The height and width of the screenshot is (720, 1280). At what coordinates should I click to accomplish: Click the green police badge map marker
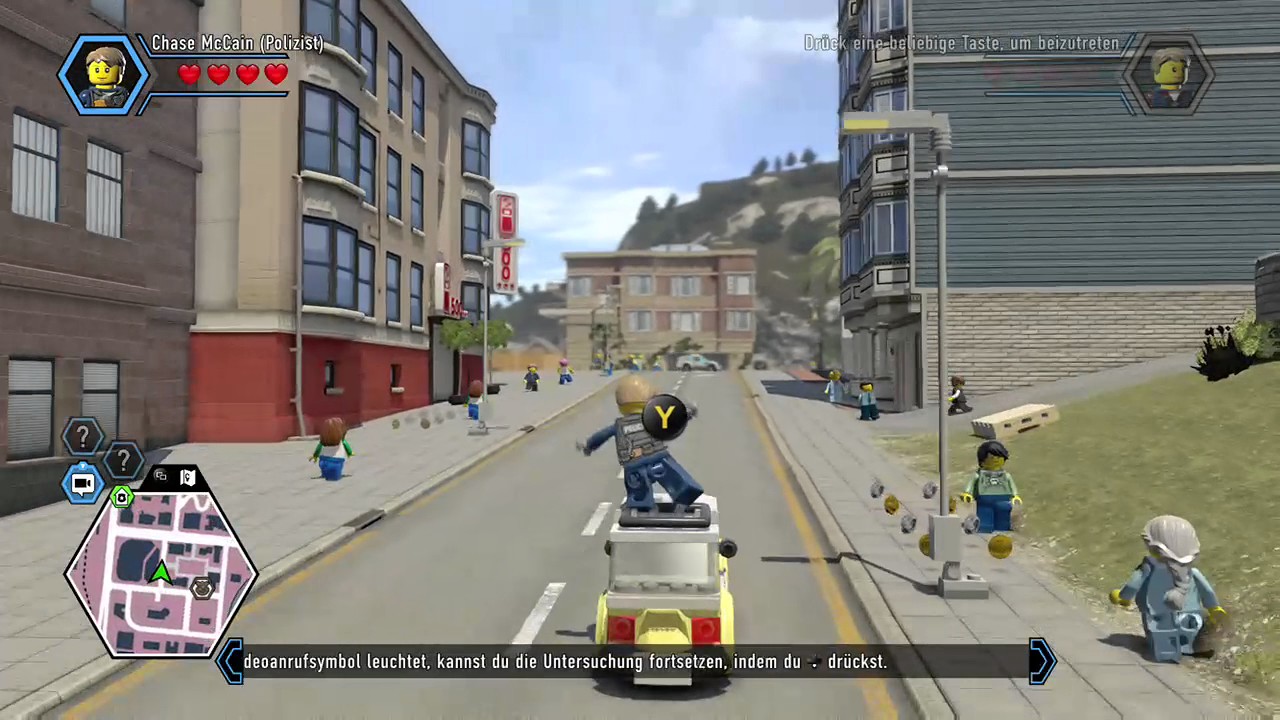(x=122, y=497)
